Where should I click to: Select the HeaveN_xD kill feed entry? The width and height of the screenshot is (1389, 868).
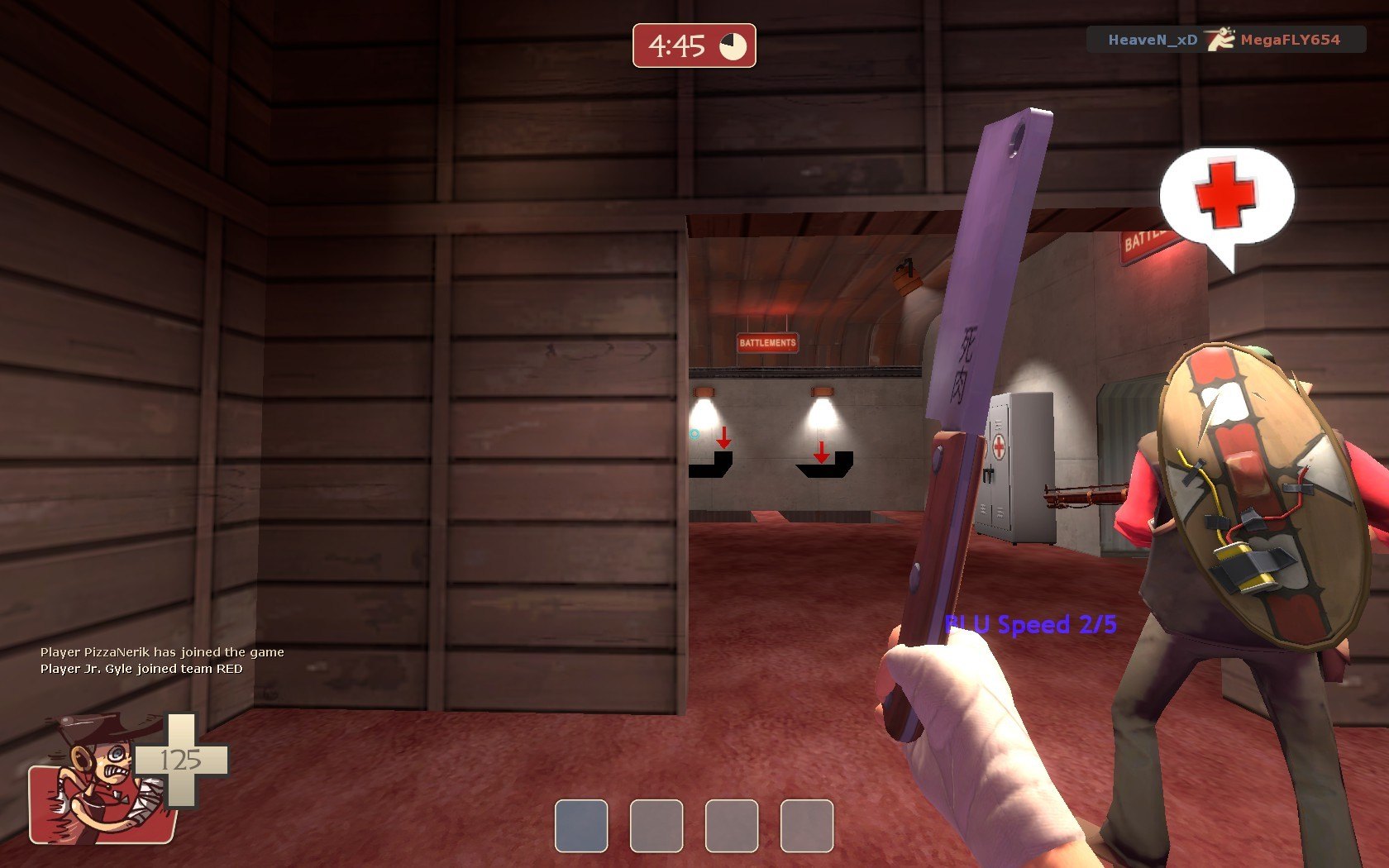1153,40
